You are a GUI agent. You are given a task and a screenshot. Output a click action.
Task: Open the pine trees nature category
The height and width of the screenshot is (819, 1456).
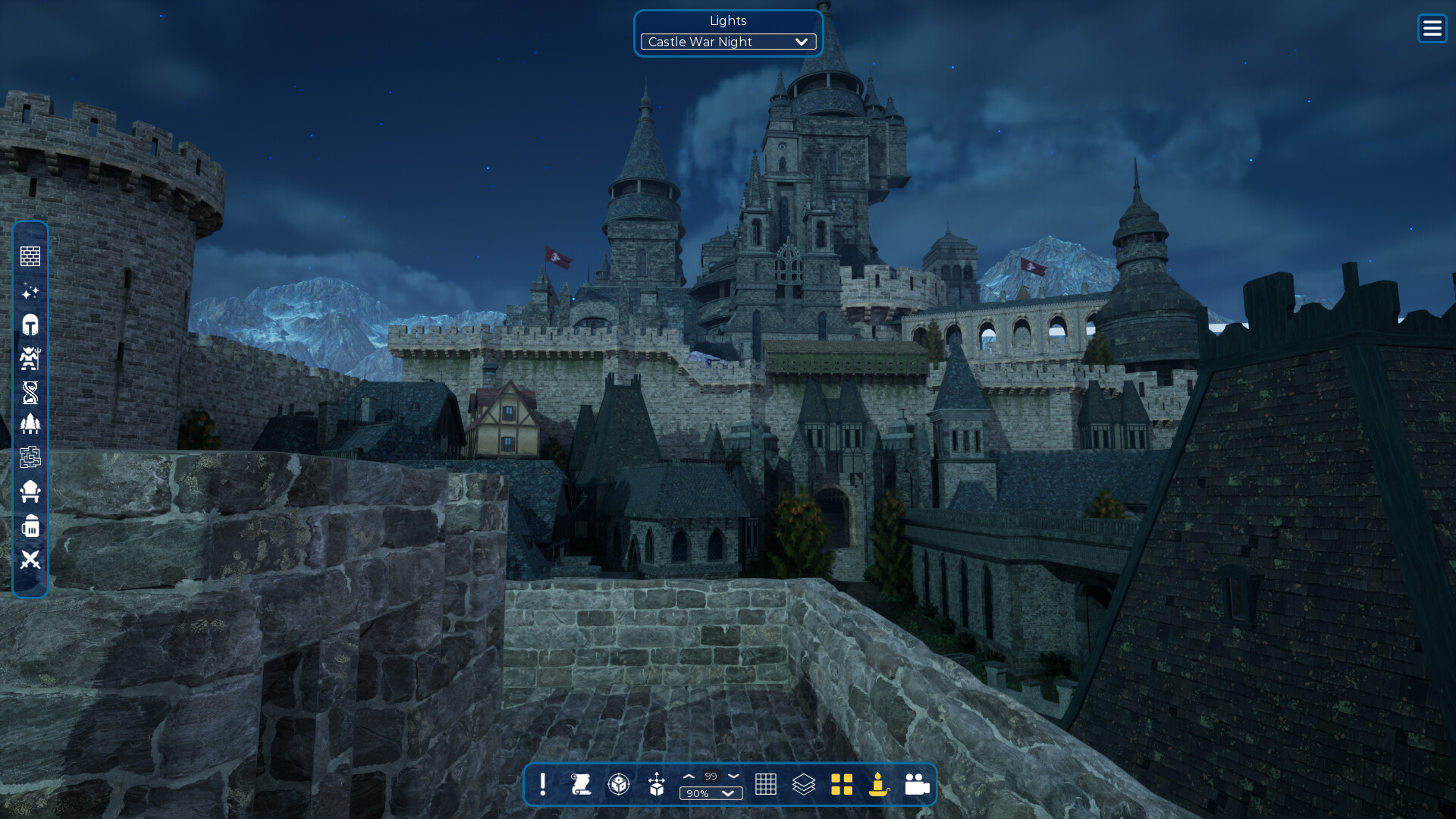click(30, 424)
